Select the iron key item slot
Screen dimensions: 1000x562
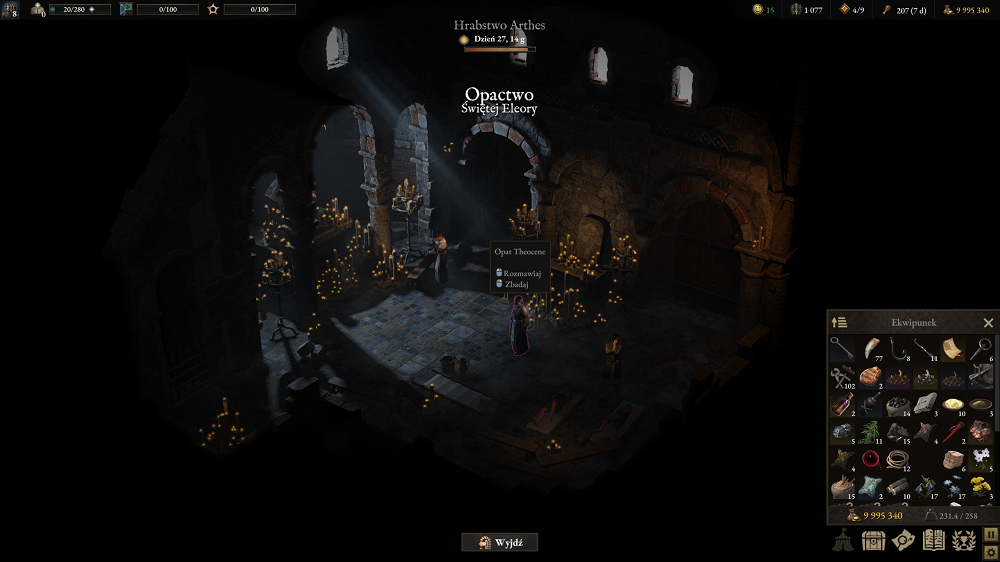tap(842, 348)
